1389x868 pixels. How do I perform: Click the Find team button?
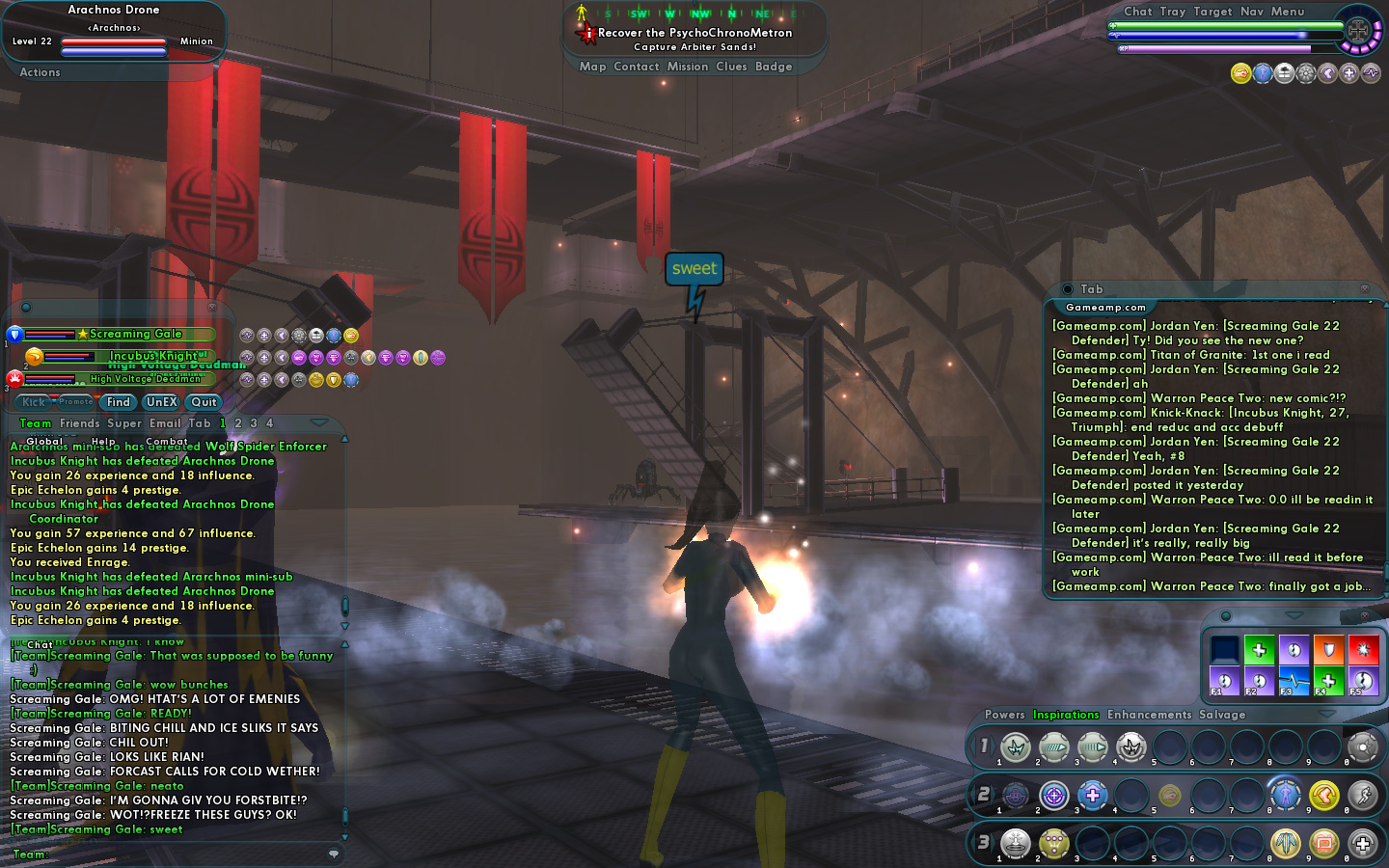point(119,402)
